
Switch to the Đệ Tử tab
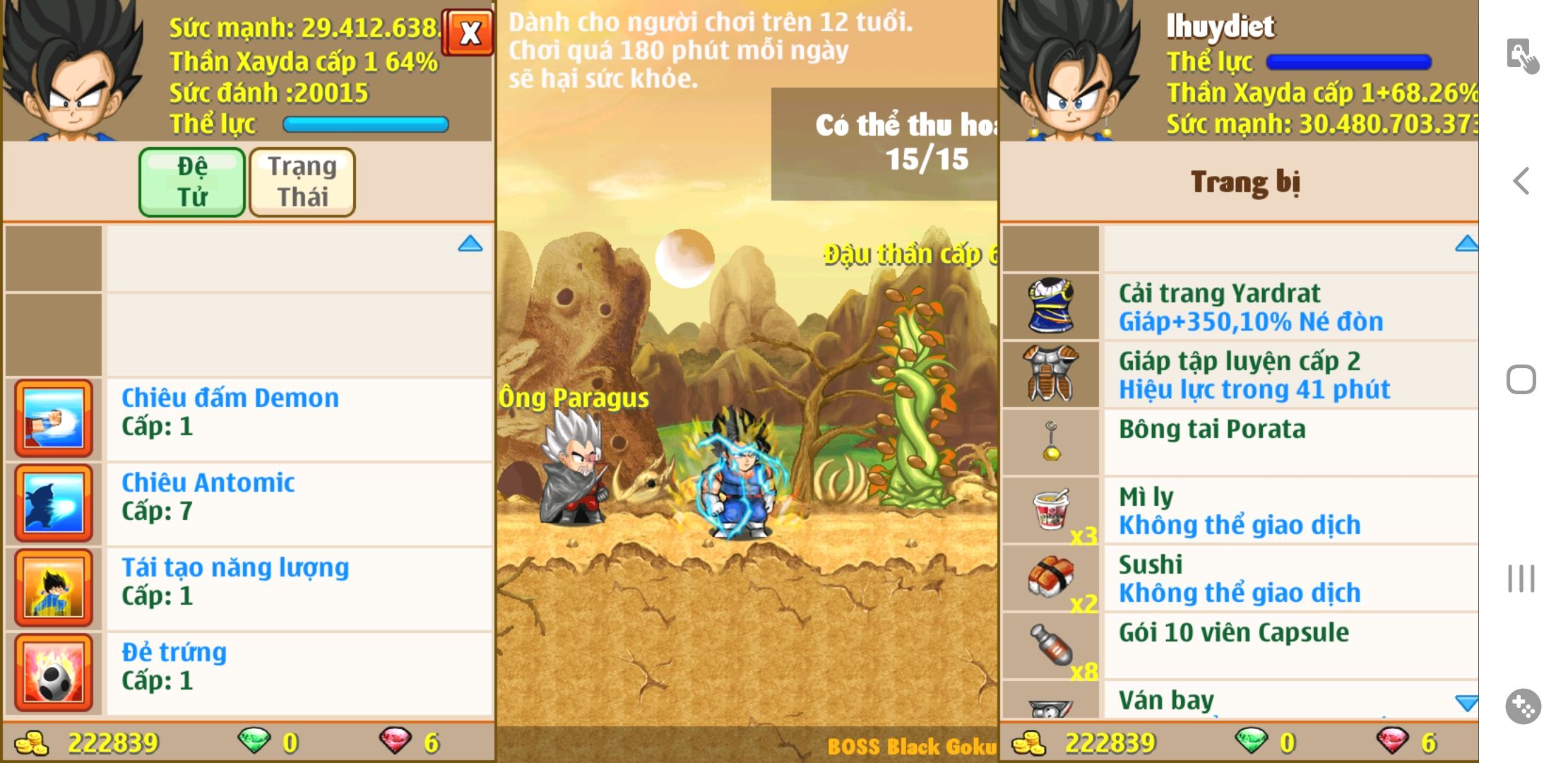click(x=192, y=182)
